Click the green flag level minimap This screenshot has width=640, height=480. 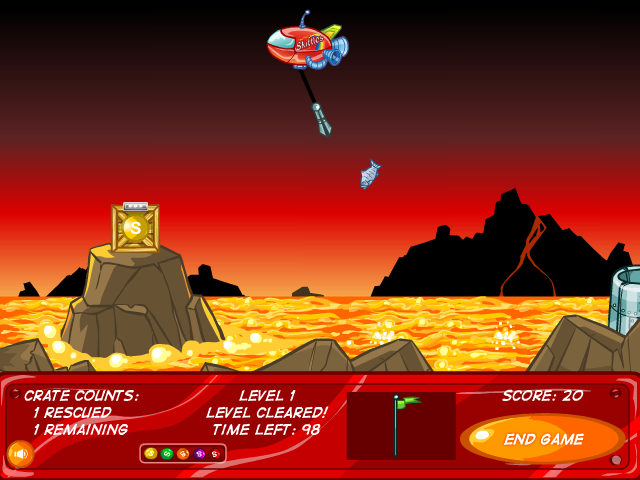pyautogui.click(x=401, y=425)
